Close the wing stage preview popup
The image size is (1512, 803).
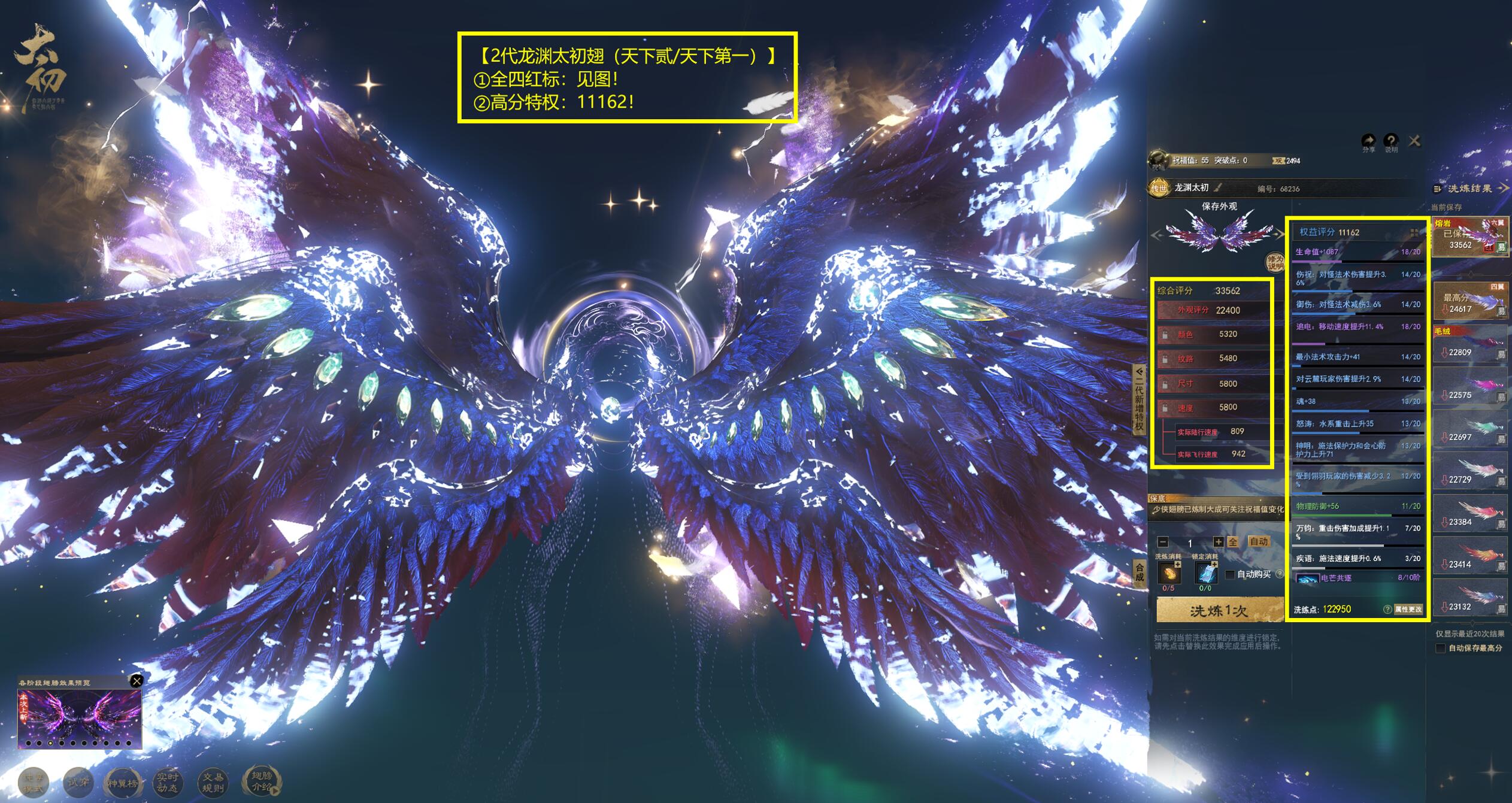(x=137, y=681)
